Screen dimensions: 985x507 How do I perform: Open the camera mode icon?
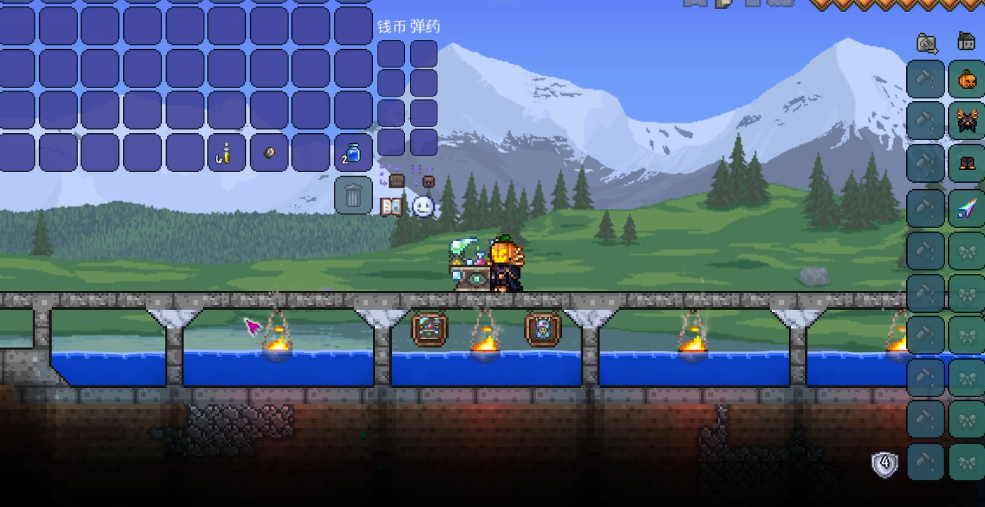(x=927, y=43)
